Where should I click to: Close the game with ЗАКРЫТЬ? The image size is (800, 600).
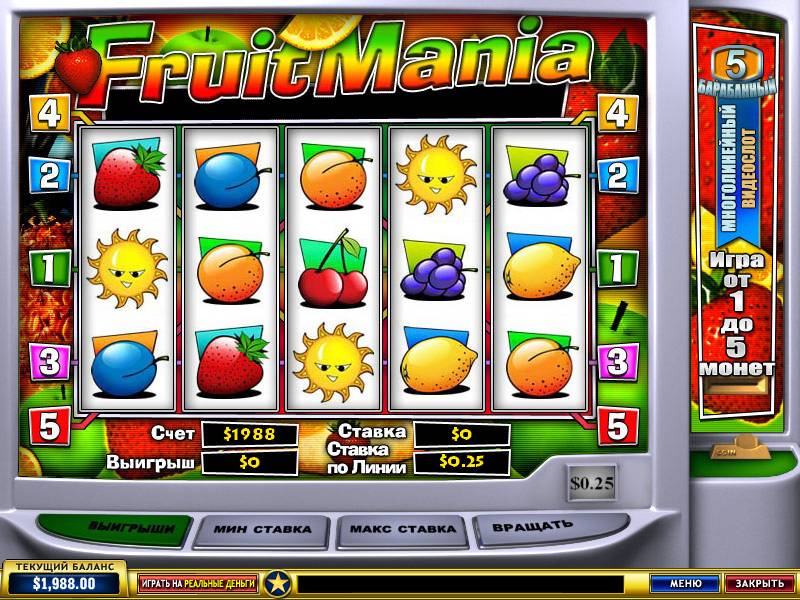759,583
